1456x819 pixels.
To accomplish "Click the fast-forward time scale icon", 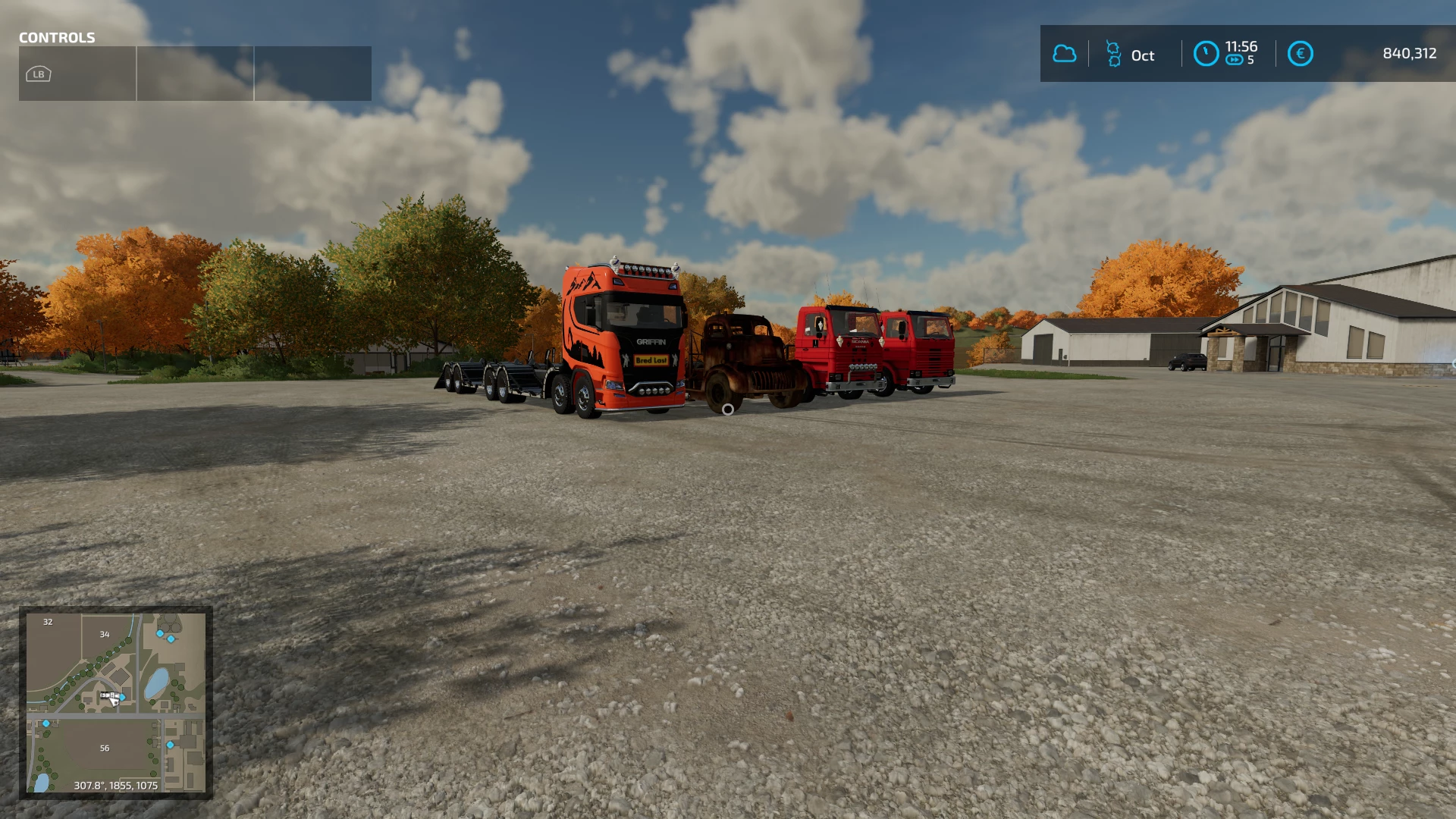I will click(1235, 59).
